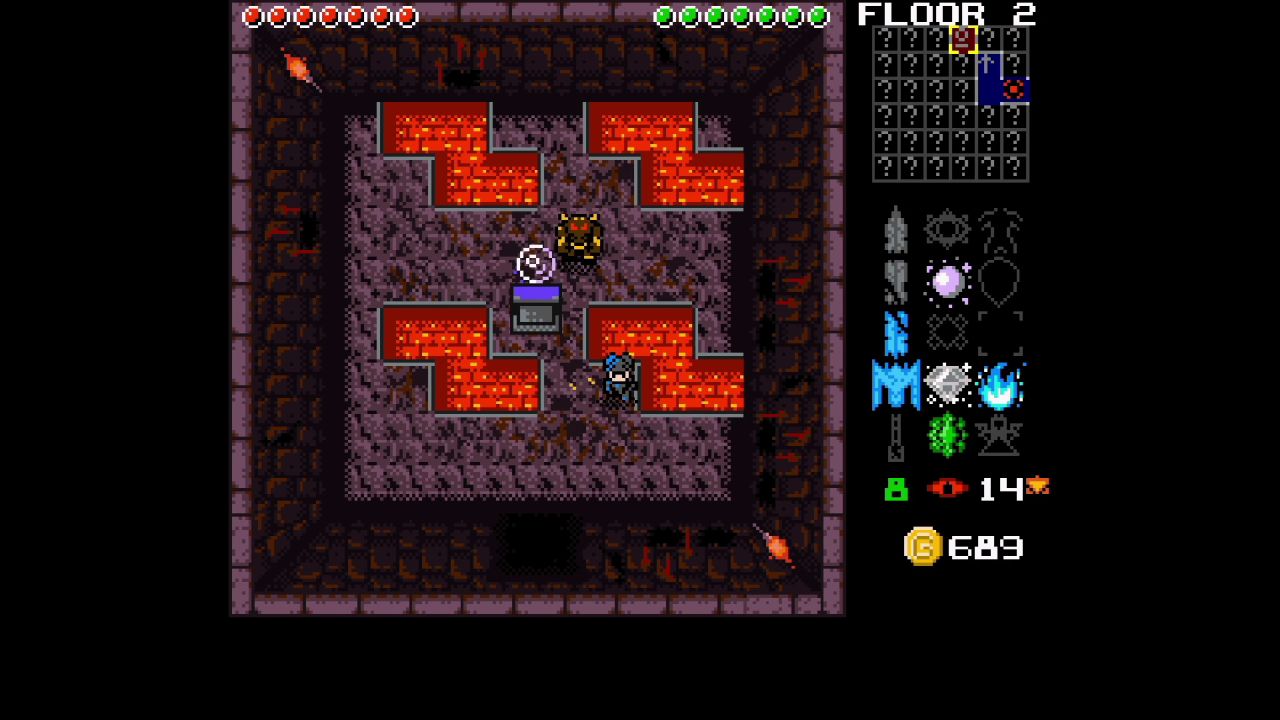Click the swirling portal in the dungeon
The image size is (1280, 720).
[x=536, y=263]
